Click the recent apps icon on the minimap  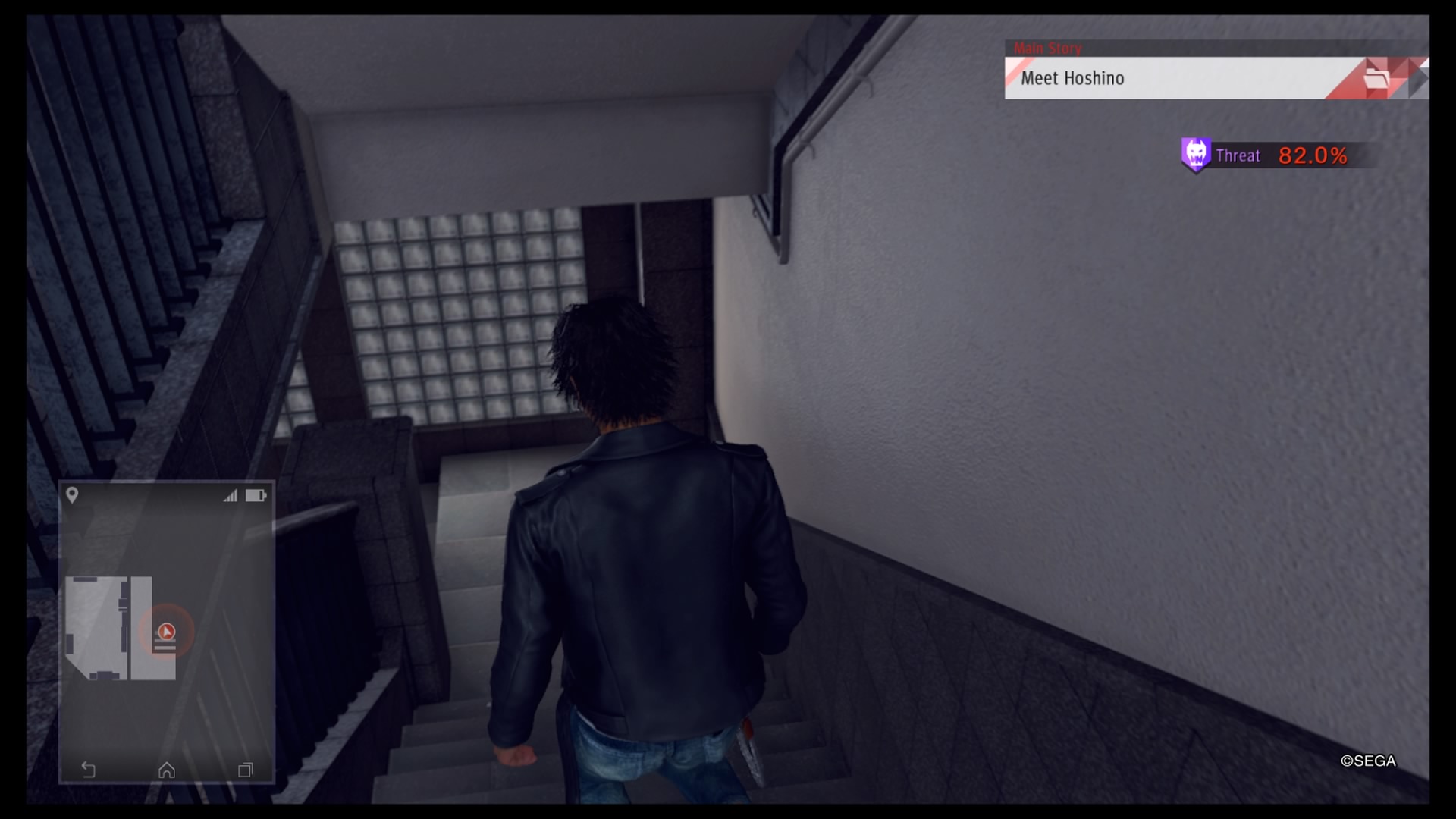244,770
